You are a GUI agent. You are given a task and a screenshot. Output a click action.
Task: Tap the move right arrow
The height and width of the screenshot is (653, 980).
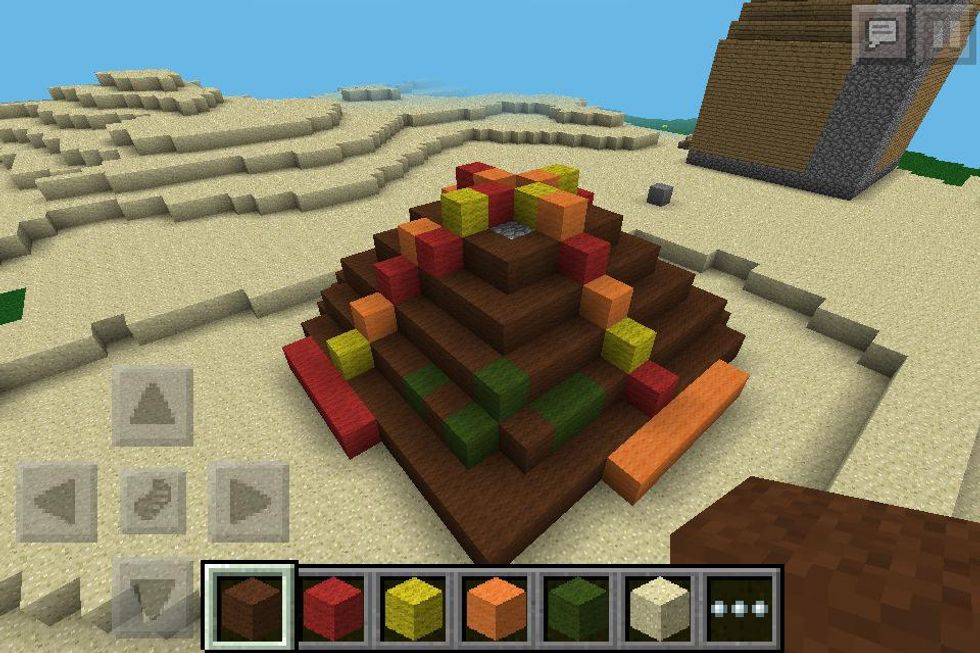tap(248, 501)
